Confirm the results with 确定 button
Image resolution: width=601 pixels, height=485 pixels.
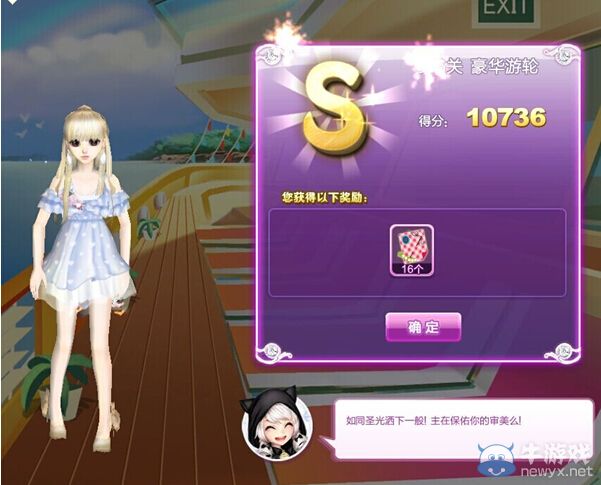423,327
